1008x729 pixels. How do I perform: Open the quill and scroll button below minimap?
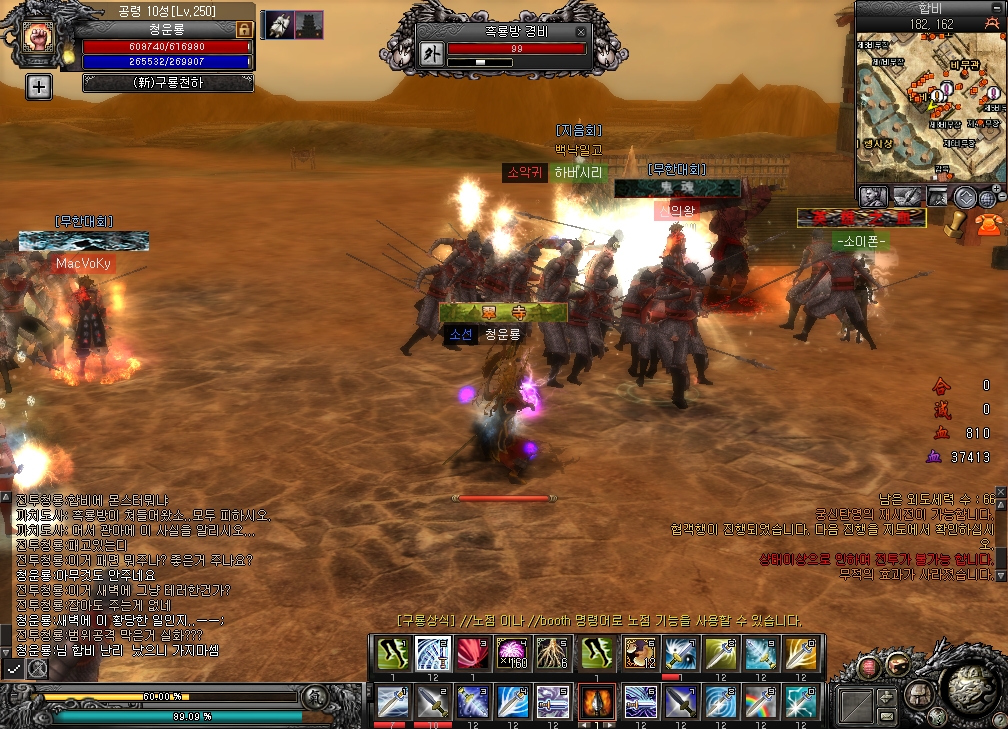(x=906, y=197)
